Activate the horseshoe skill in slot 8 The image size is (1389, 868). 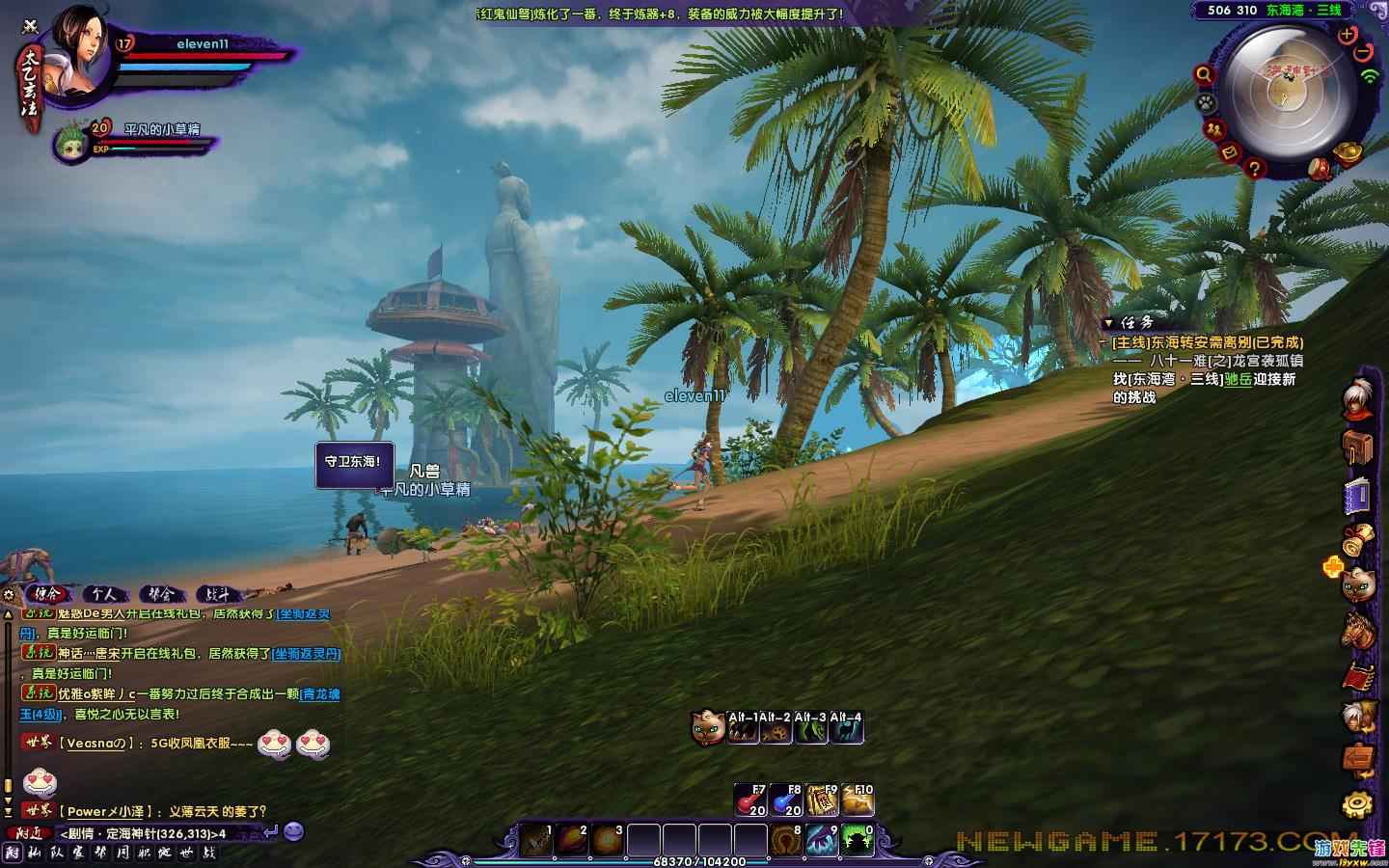(786, 840)
